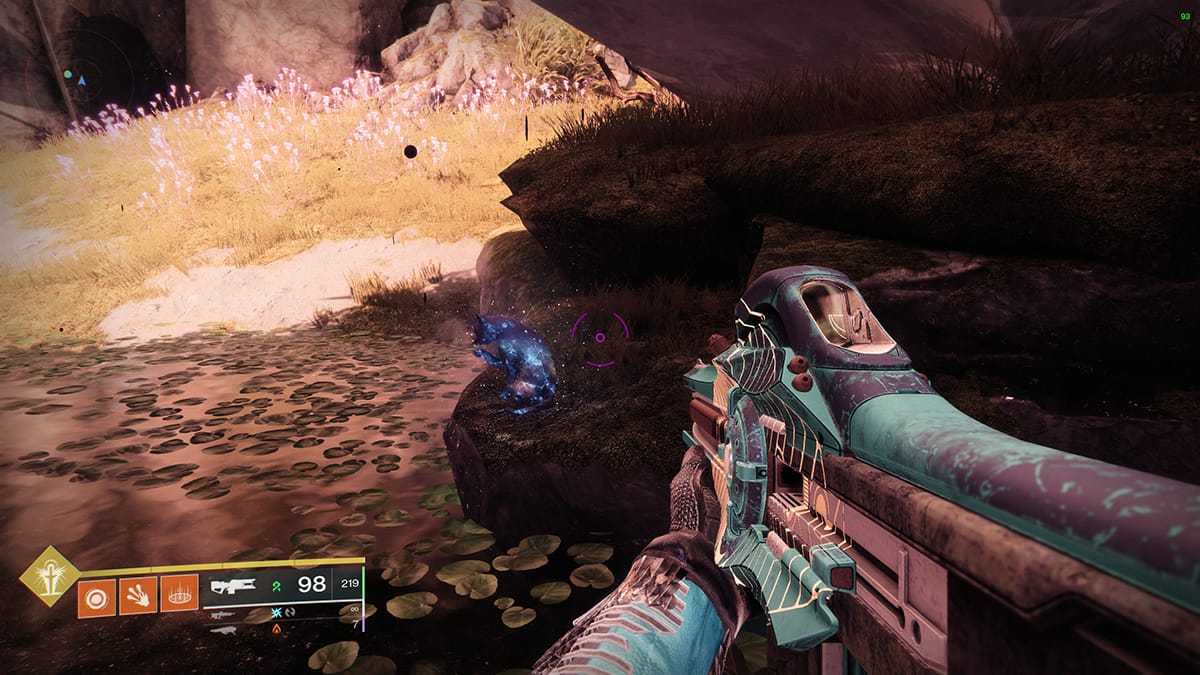Select the equipped primary weapon icon
Screen dimensions: 1200x675
[x=234, y=586]
